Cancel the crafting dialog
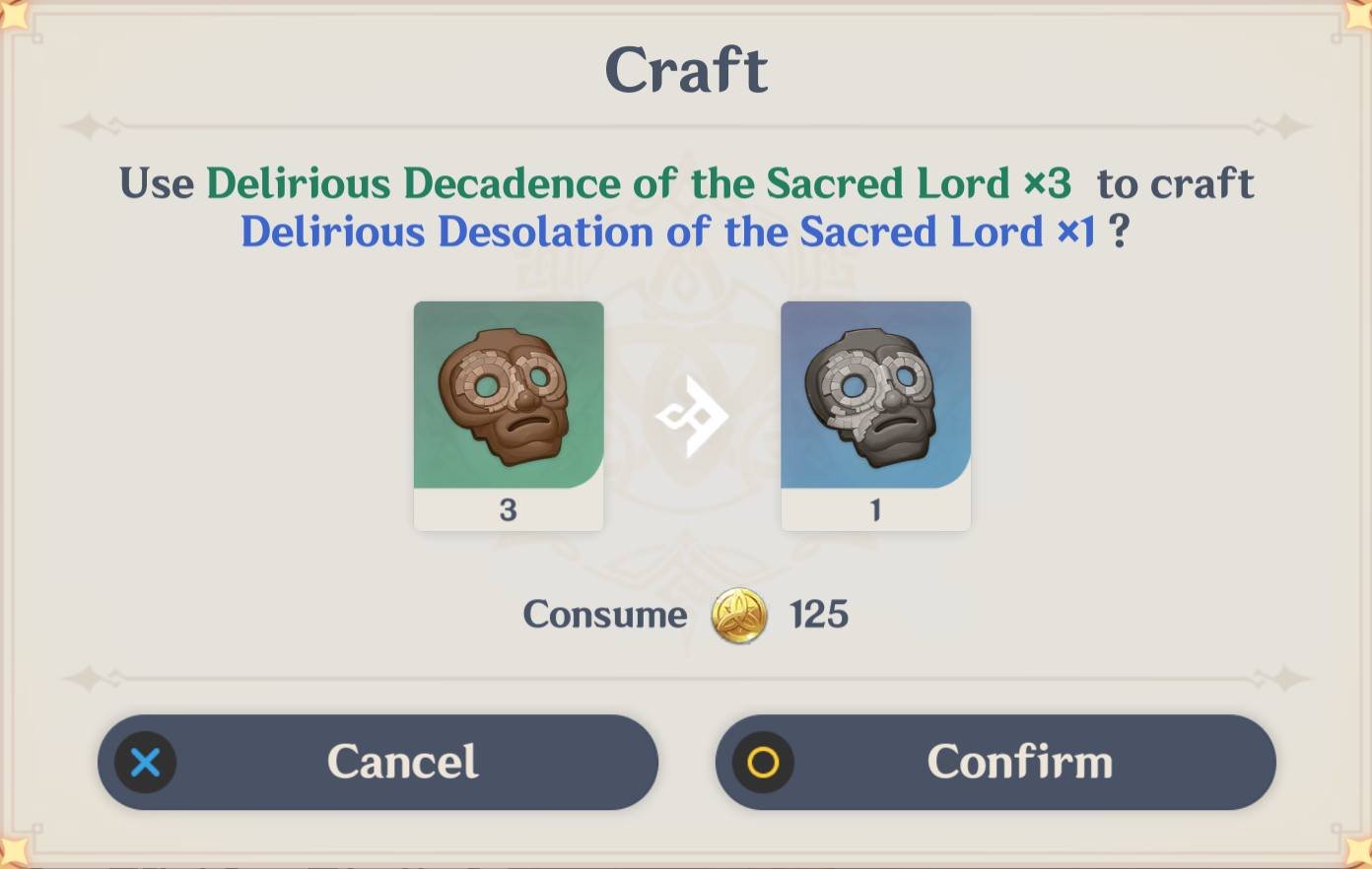Viewport: 1372px width, 869px height. click(x=377, y=762)
